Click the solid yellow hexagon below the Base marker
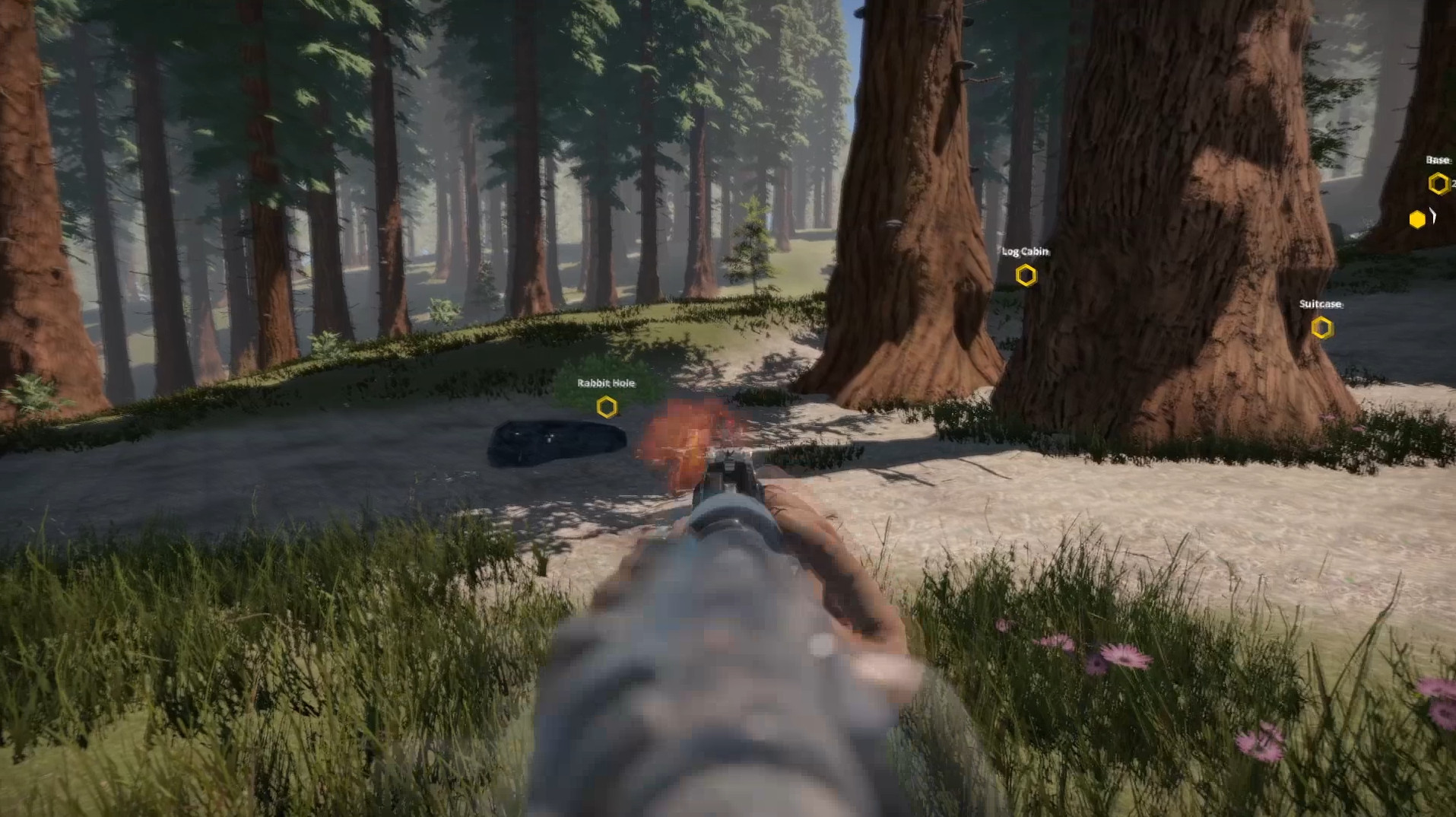This screenshot has height=817, width=1456. (1417, 220)
